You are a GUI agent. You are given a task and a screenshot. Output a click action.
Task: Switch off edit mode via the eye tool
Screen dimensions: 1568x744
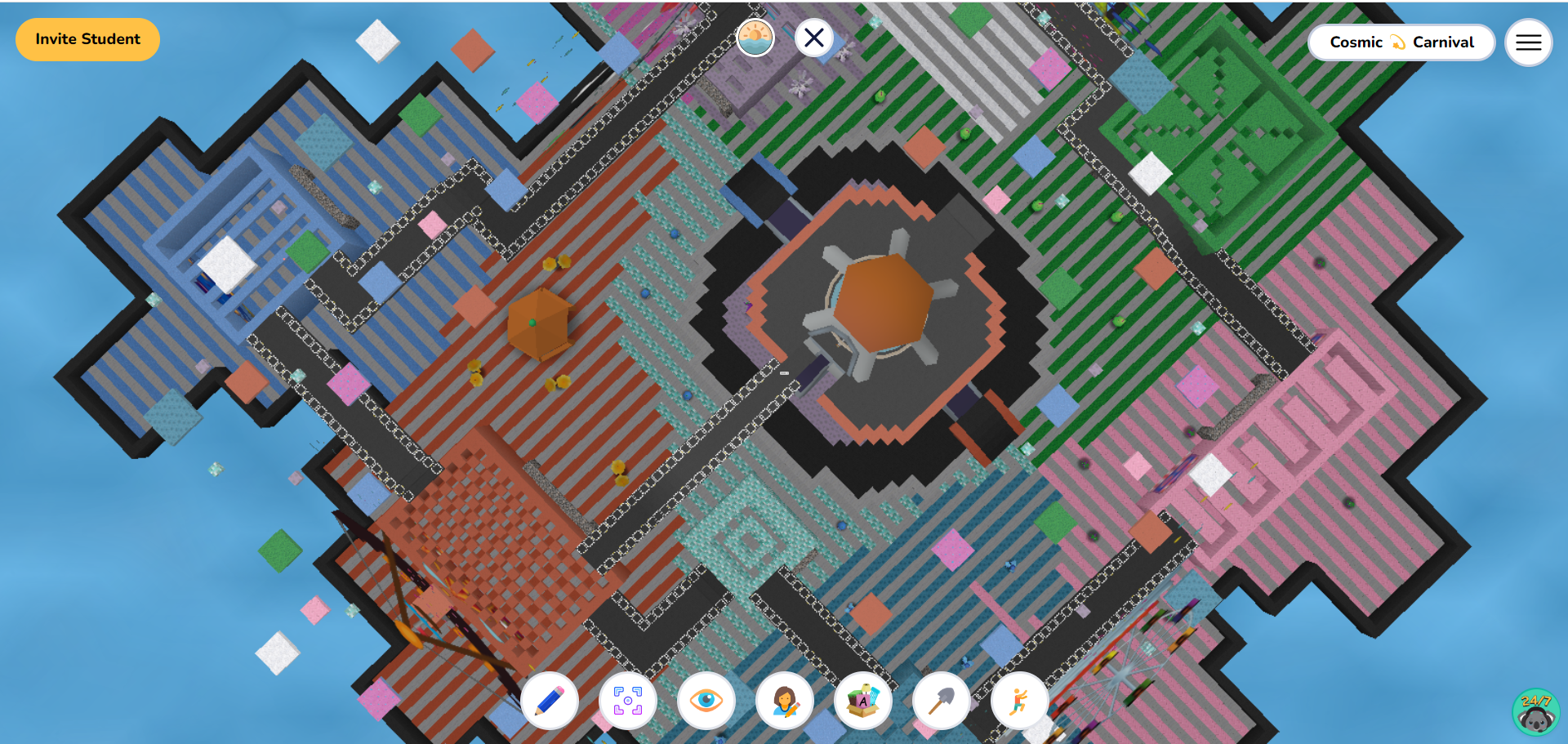706,701
